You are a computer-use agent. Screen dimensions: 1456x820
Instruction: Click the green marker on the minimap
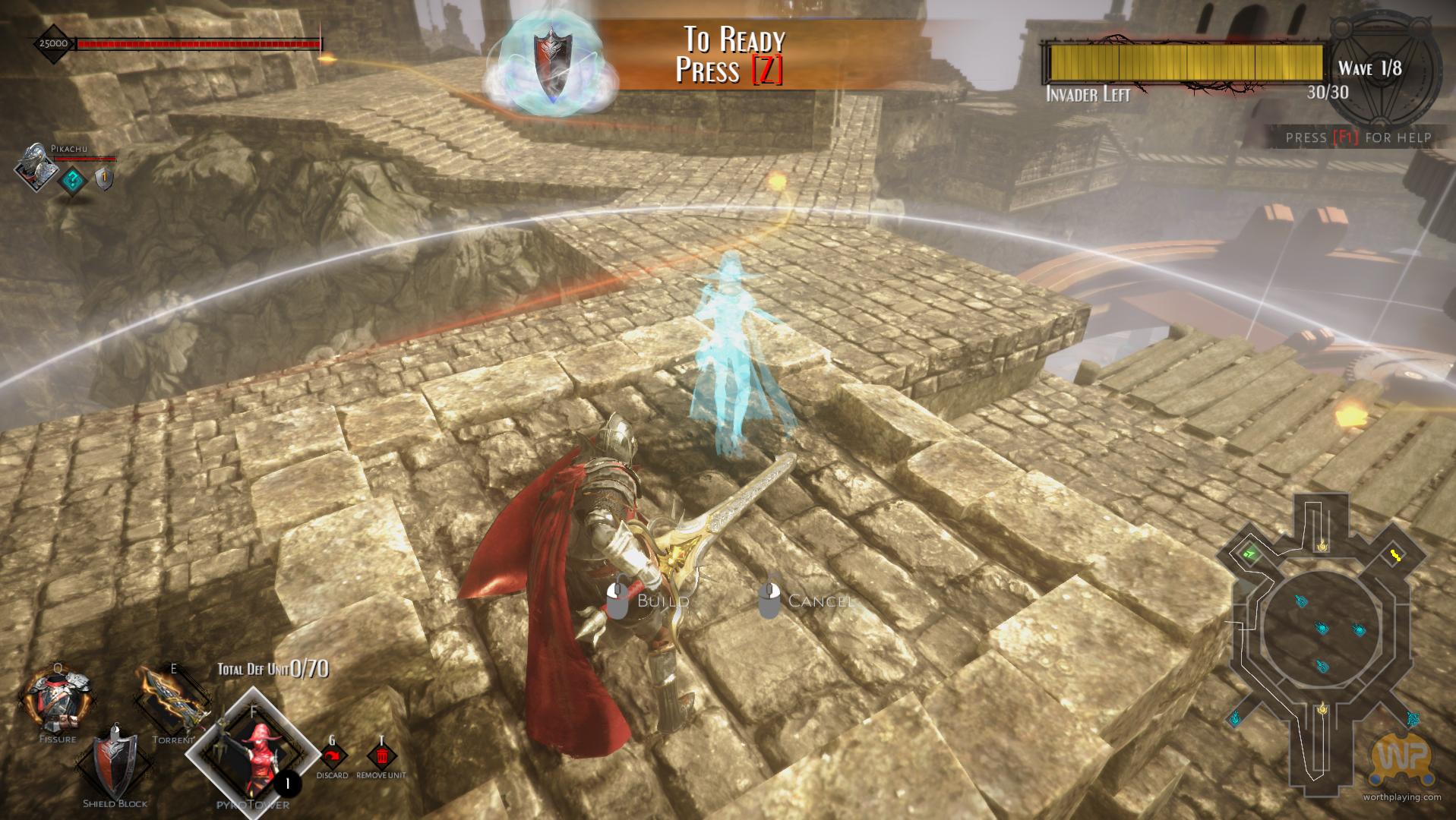tap(1249, 554)
